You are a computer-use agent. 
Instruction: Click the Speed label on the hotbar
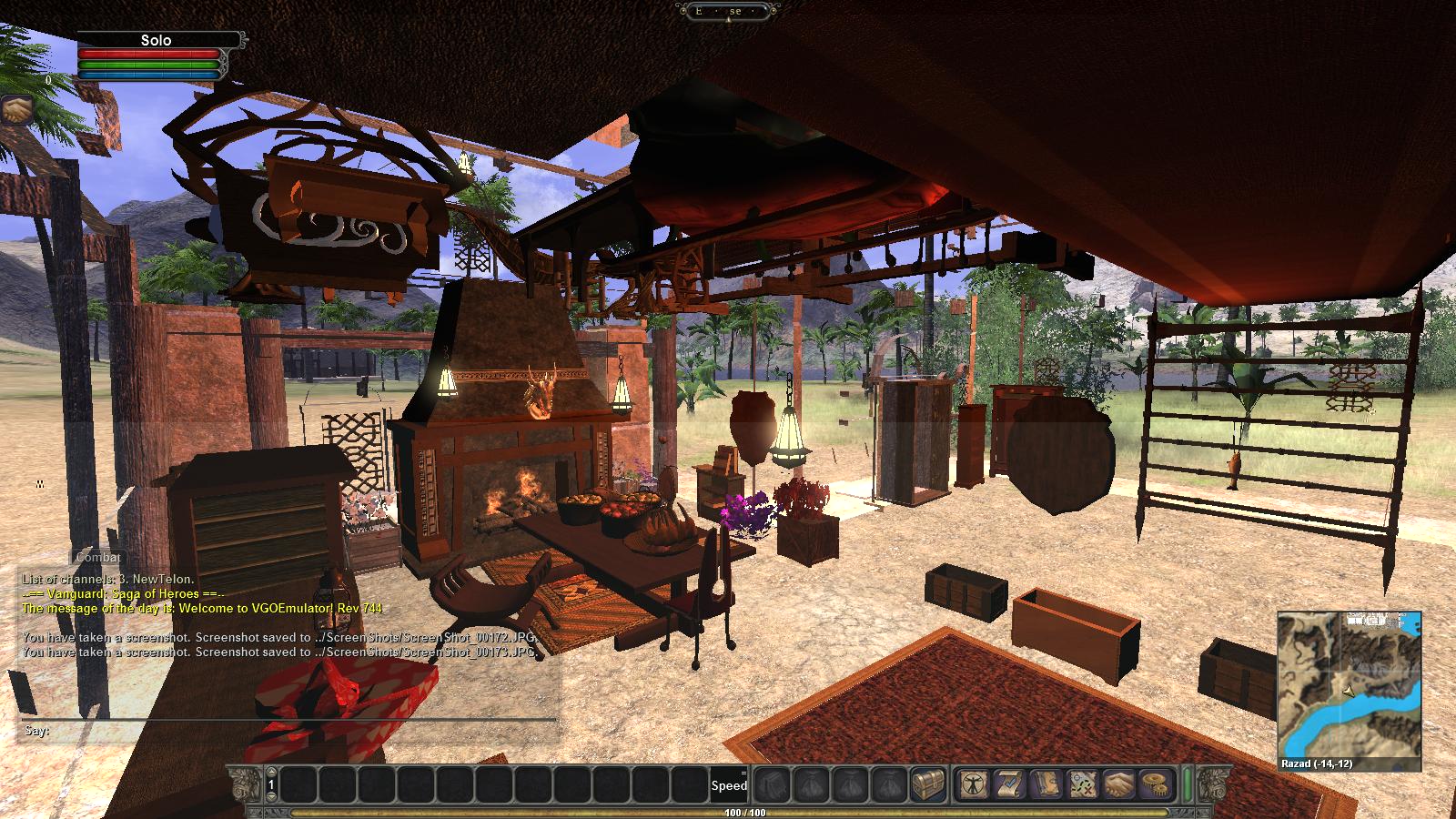pos(729,785)
